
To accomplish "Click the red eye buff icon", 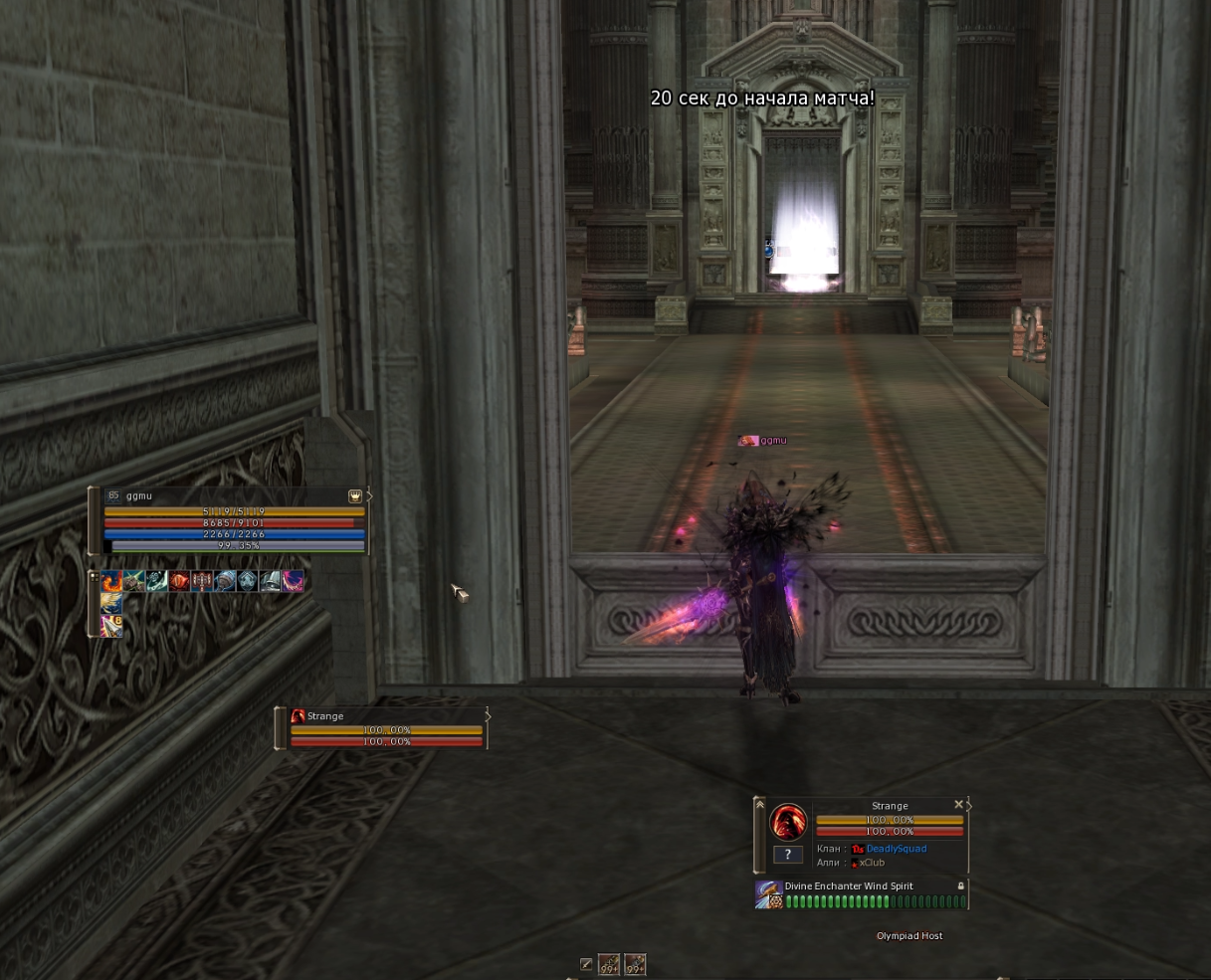I will 179,581.
